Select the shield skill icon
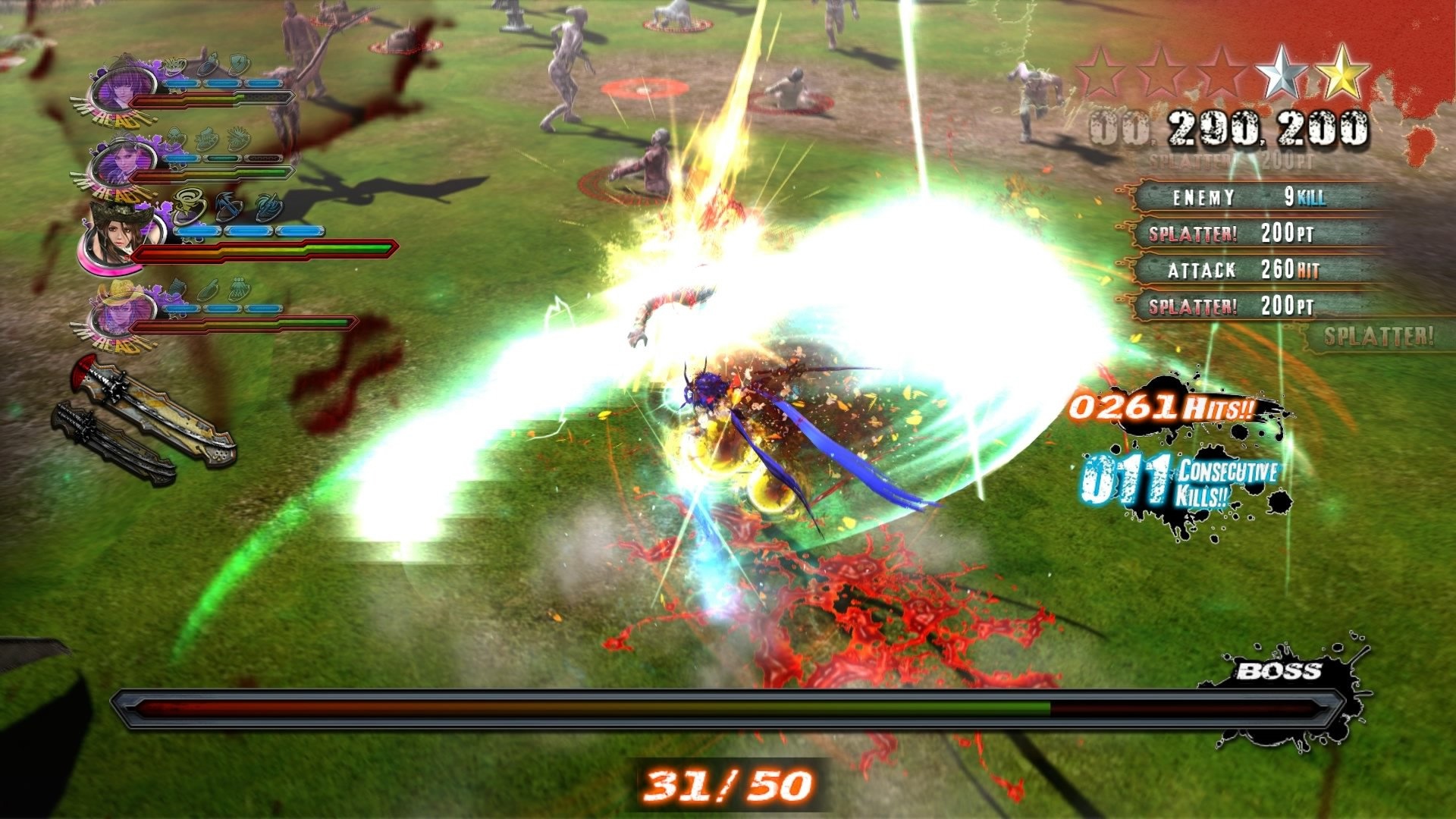This screenshot has height=819, width=1456. point(238,64)
